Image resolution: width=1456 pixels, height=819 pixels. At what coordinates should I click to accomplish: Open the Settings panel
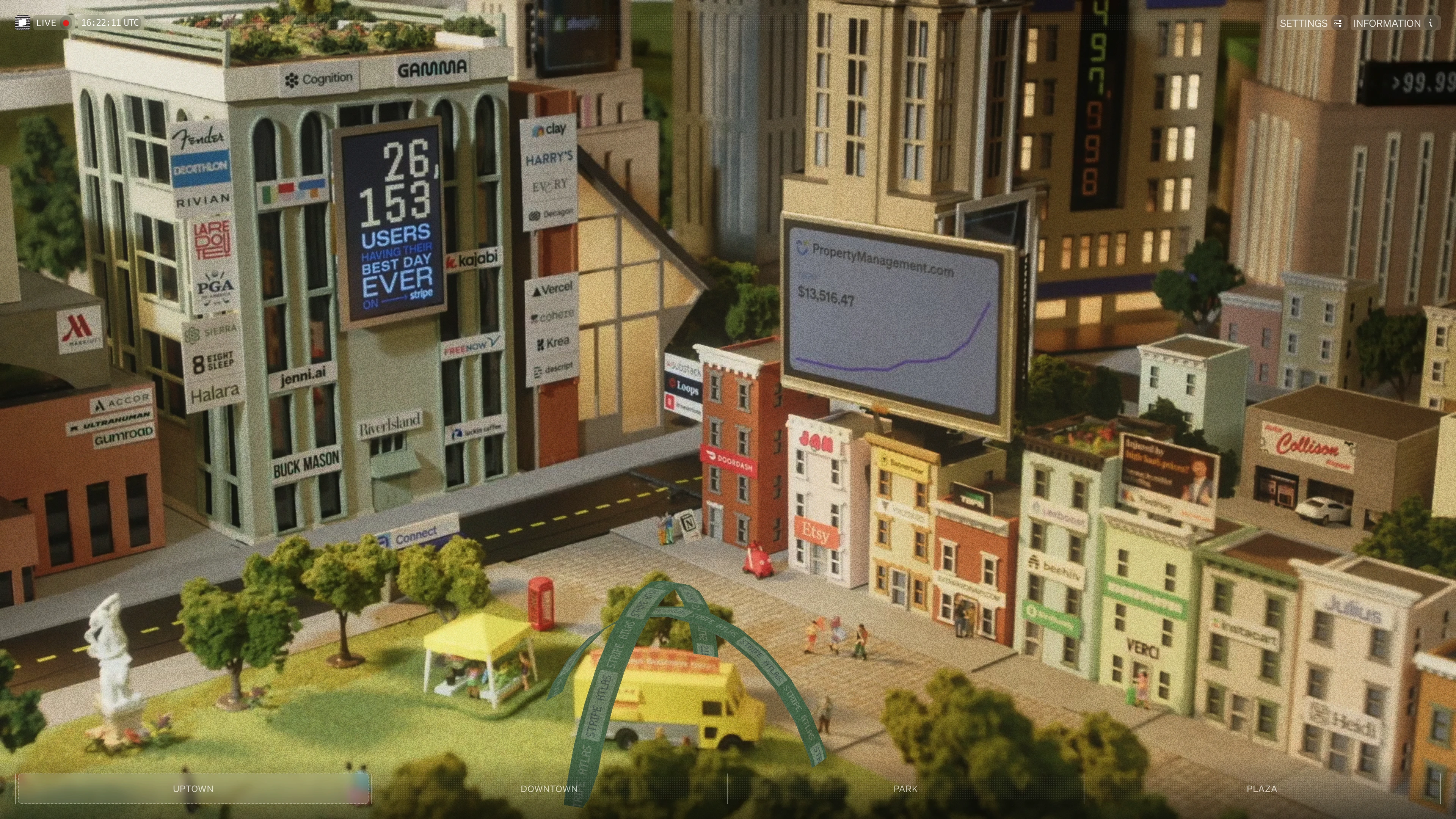pos(1310,23)
